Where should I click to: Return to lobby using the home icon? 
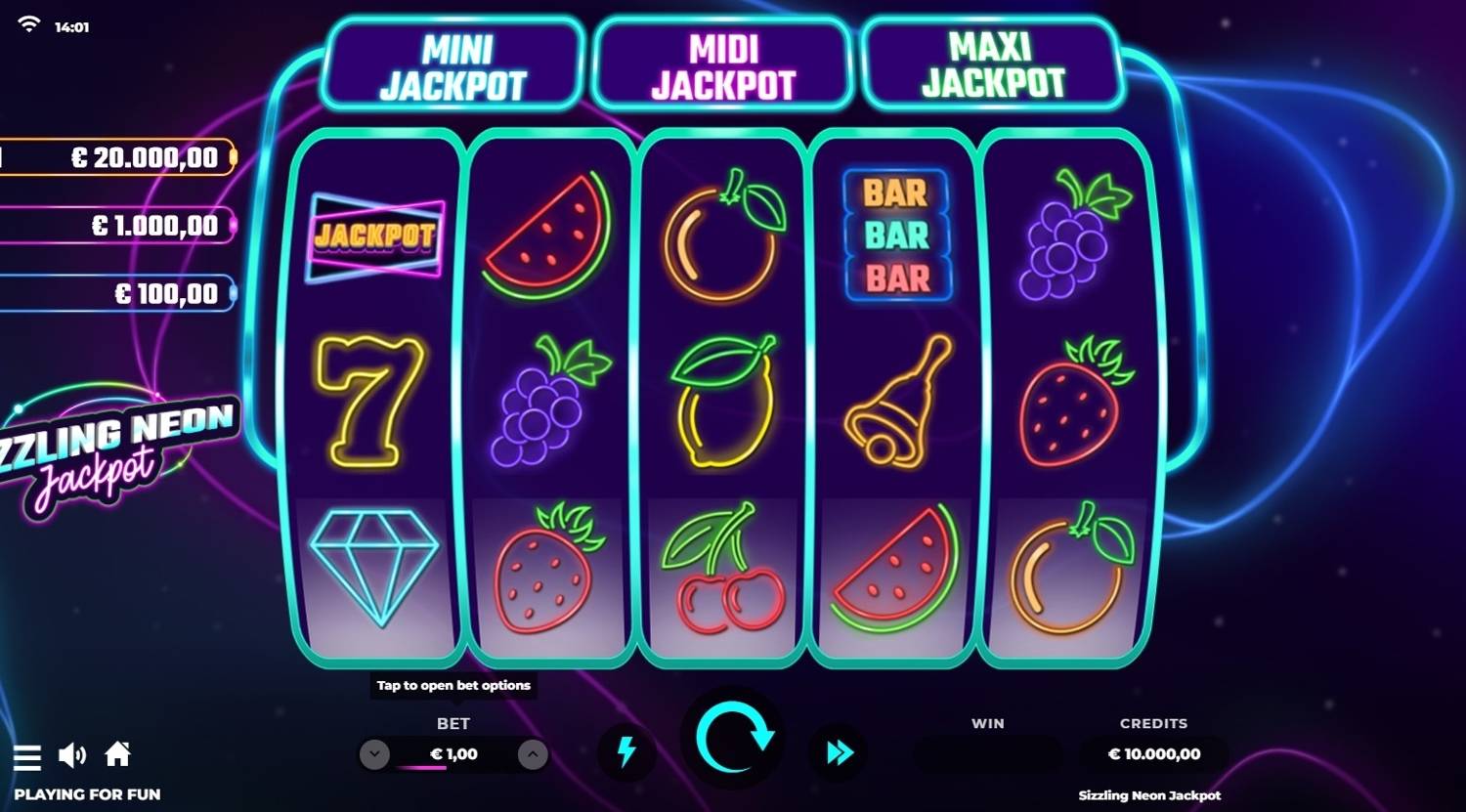click(118, 753)
